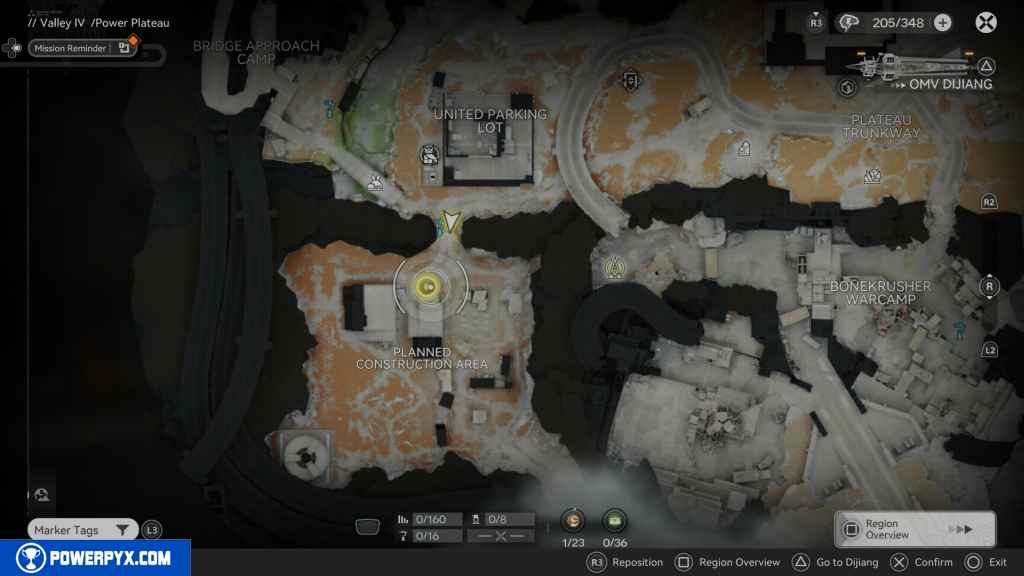Screen dimensions: 1024x576
Task: Select the small building marker left of Plateau Trunkway
Action: click(x=744, y=148)
